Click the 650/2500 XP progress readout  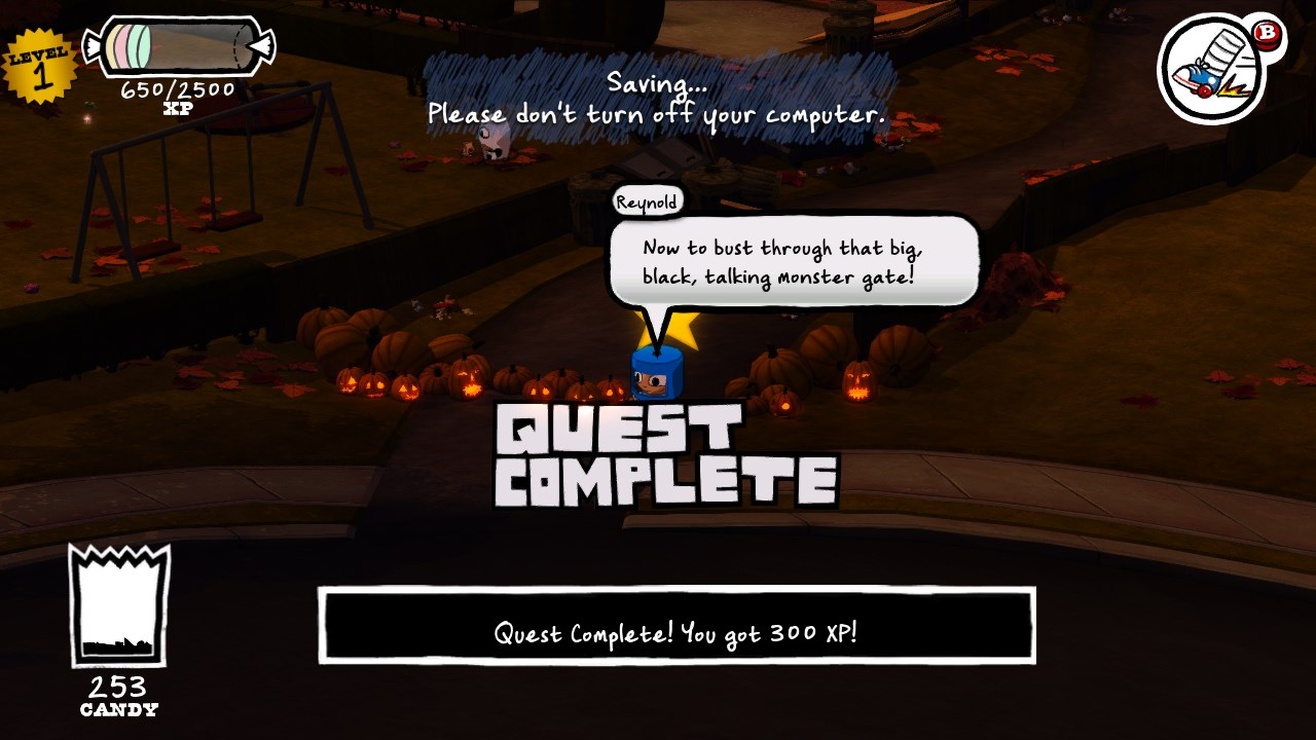coord(178,88)
